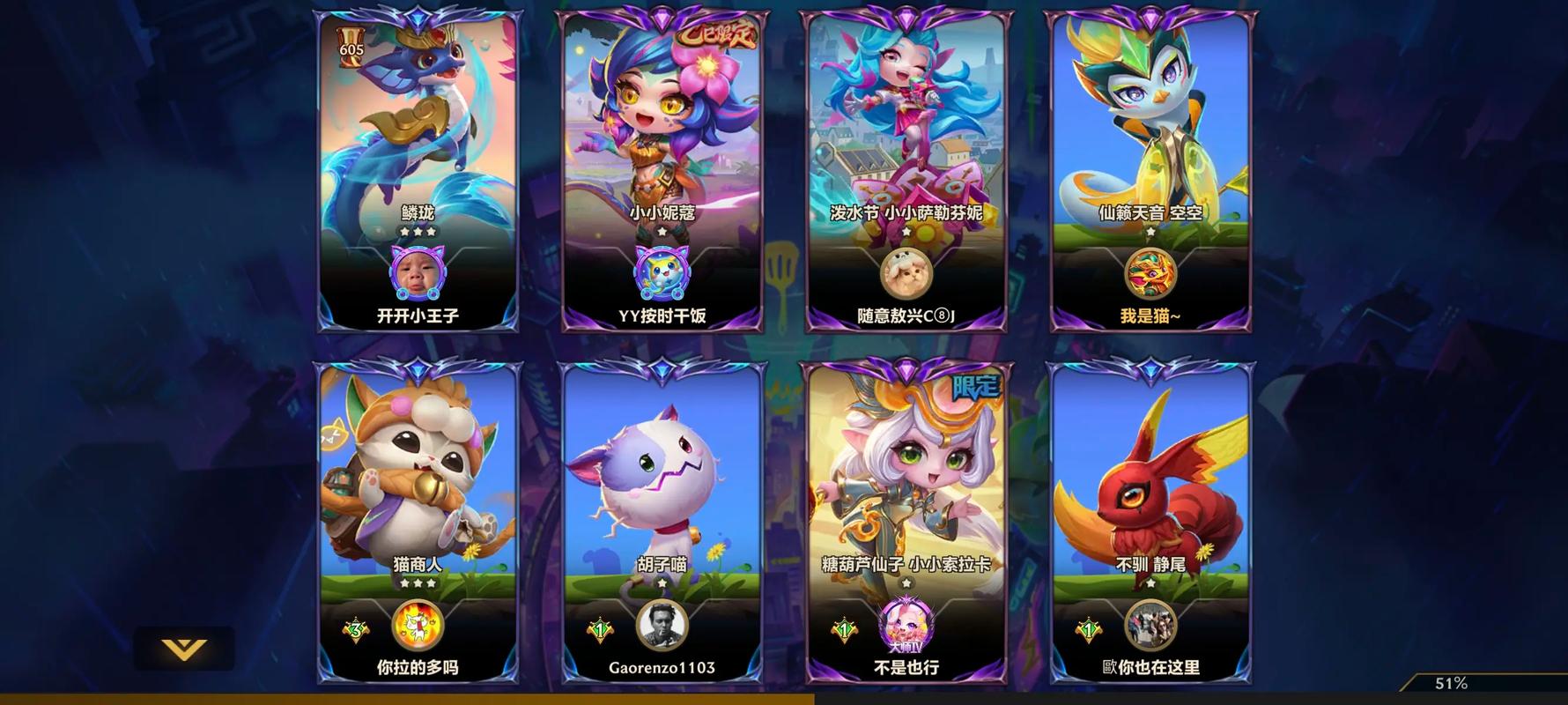Image resolution: width=1568 pixels, height=705 pixels.
Task: Click the avatar of player 随意敖兴C⑧J
Action: [906, 273]
